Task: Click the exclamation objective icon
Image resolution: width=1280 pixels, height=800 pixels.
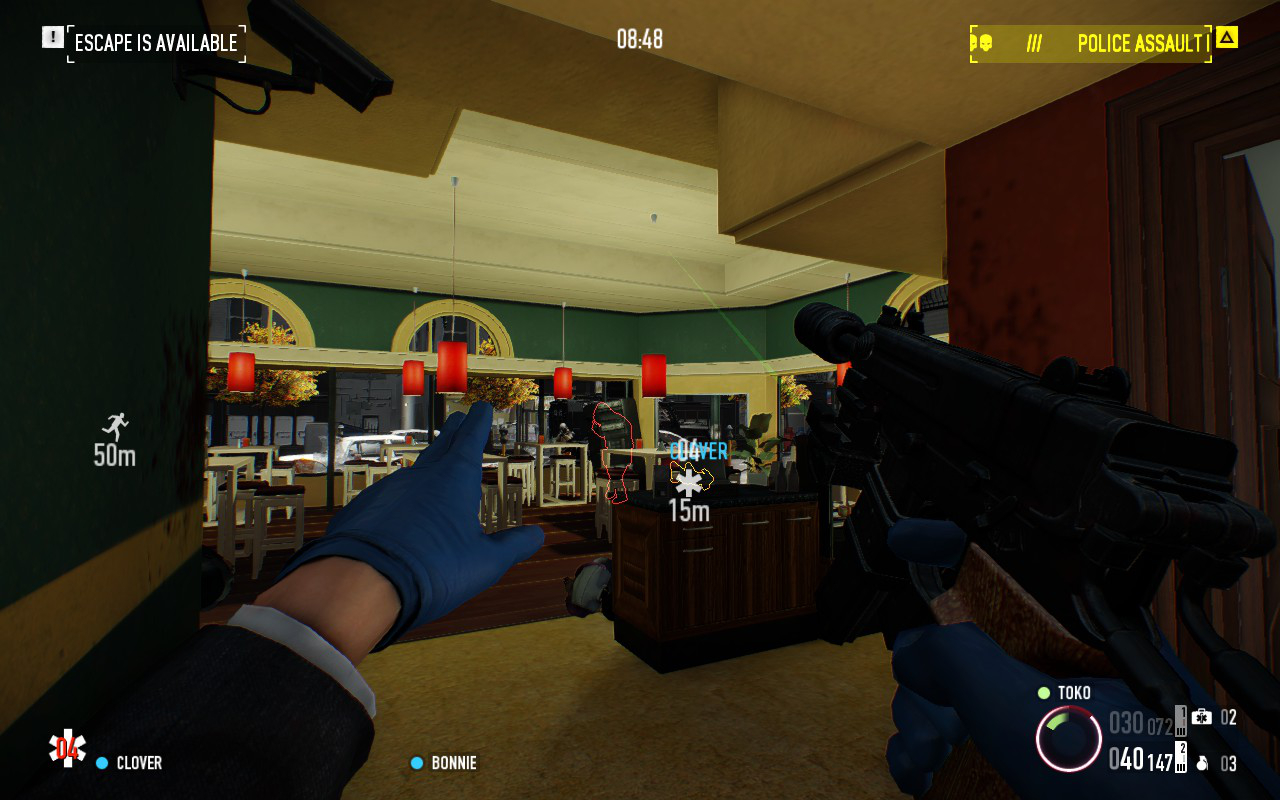Action: tap(52, 37)
